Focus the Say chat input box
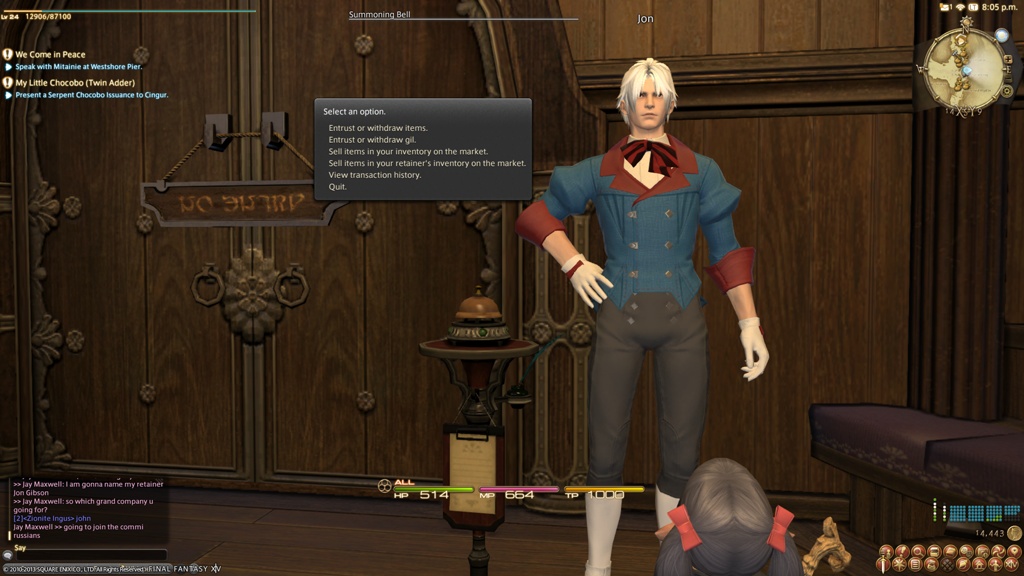The image size is (1024, 576). coord(88,556)
